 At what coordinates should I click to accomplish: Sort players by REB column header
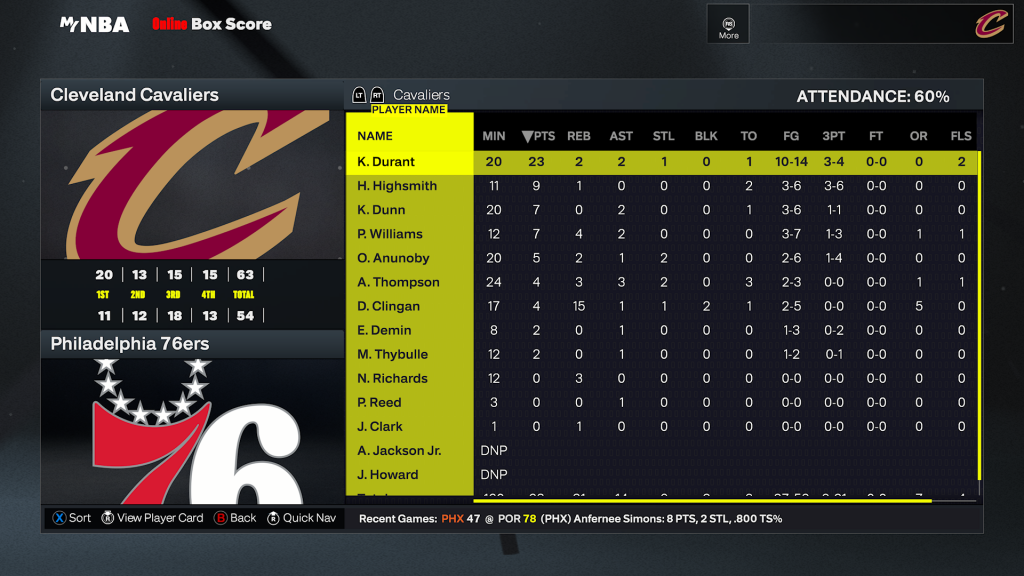coord(578,136)
